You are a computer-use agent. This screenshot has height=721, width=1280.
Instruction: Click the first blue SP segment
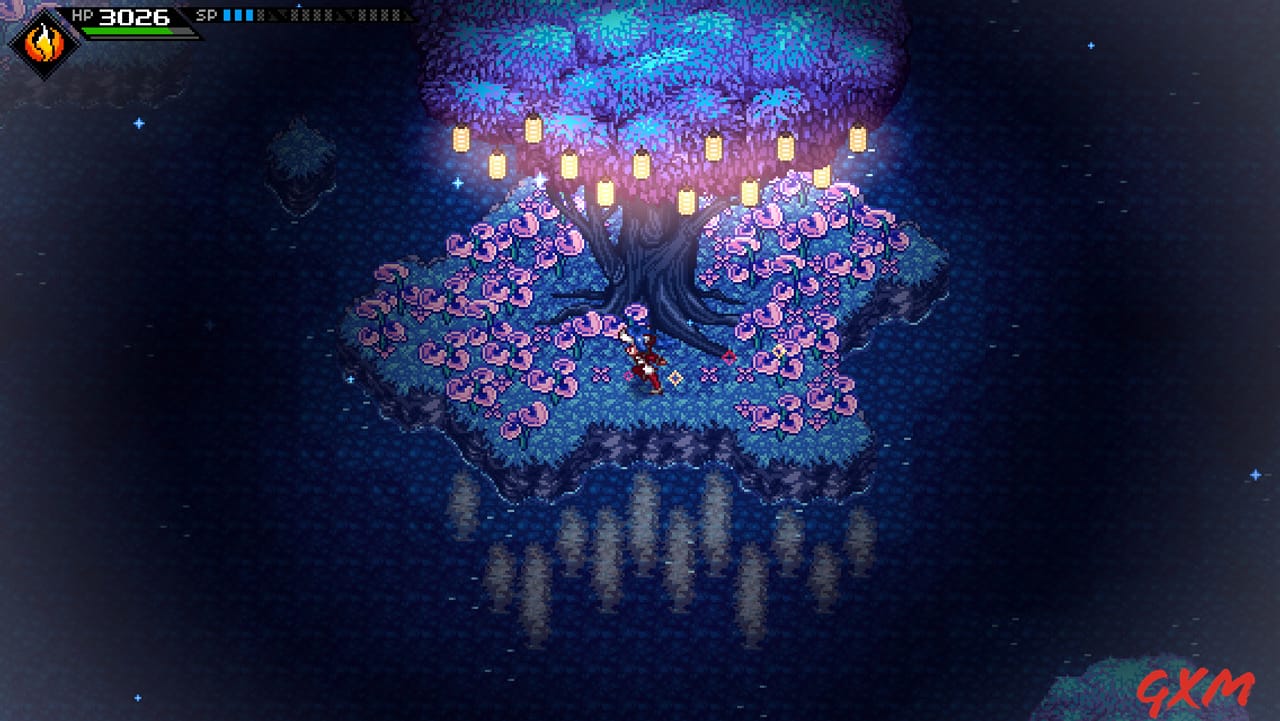click(227, 15)
